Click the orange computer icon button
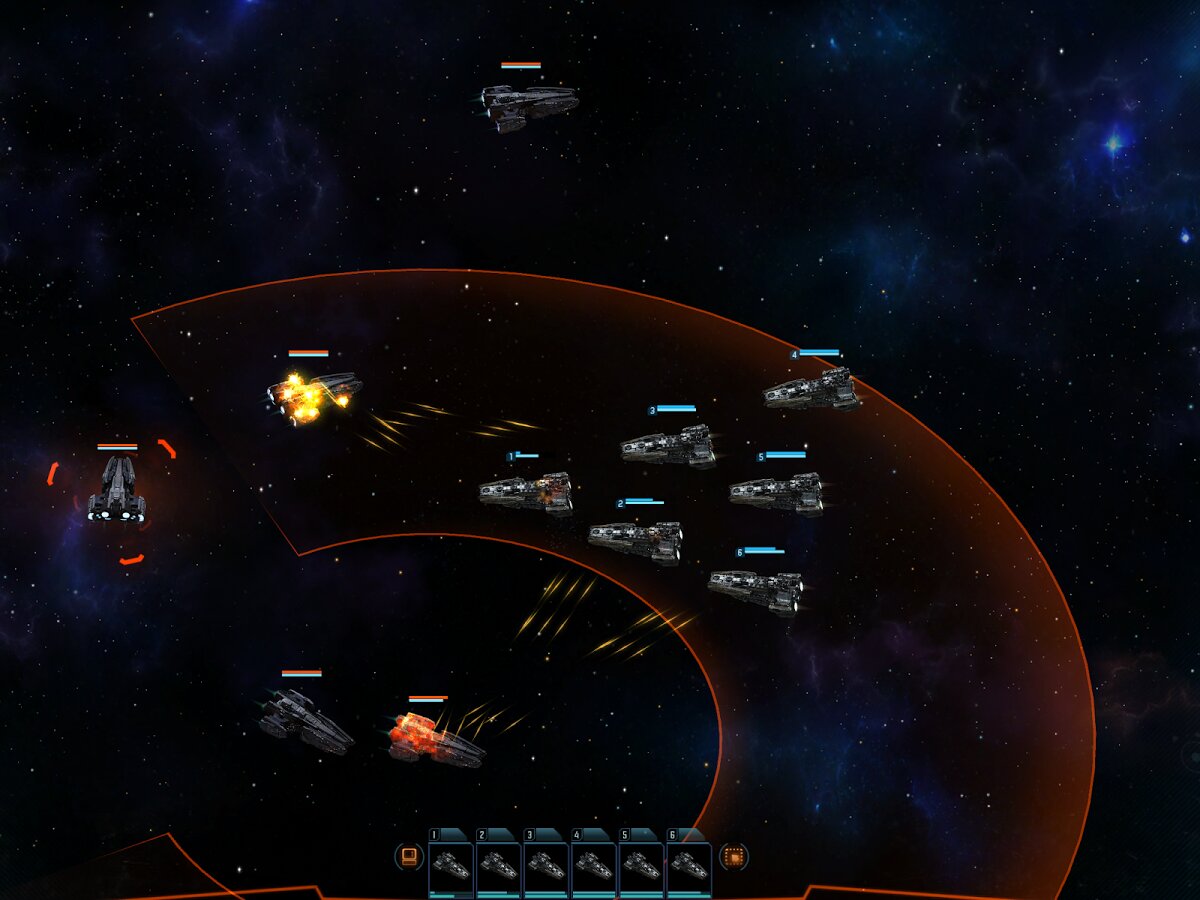Screen dimensions: 1200x900 408,856
